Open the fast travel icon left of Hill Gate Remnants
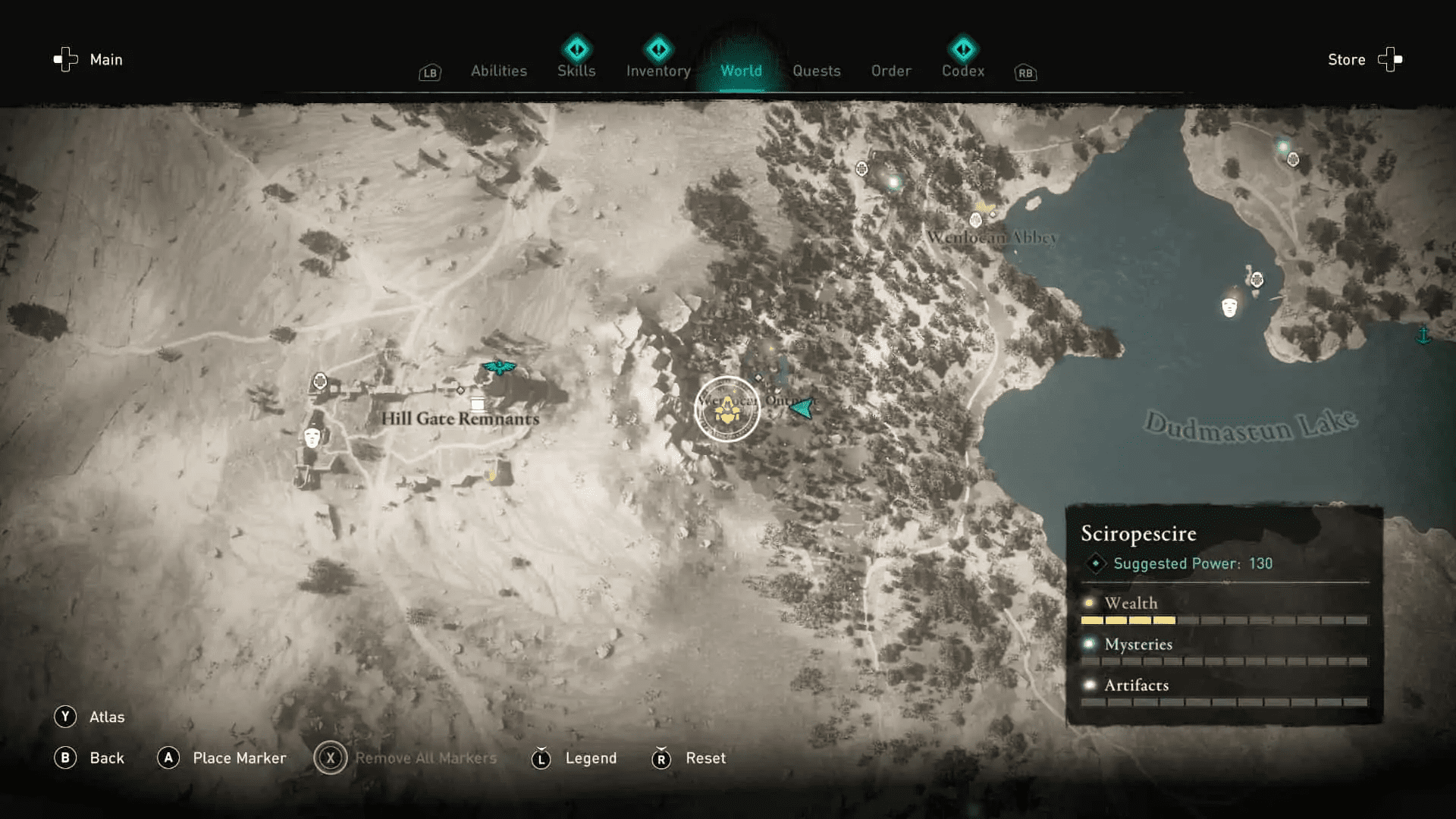1456x819 pixels. click(x=320, y=381)
